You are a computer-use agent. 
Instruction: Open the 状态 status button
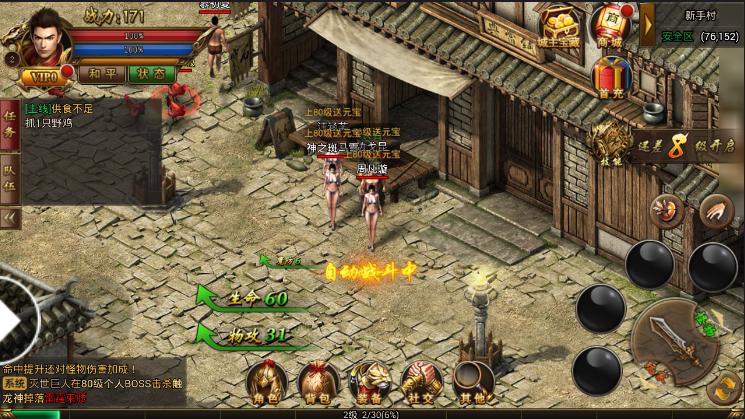(x=151, y=73)
